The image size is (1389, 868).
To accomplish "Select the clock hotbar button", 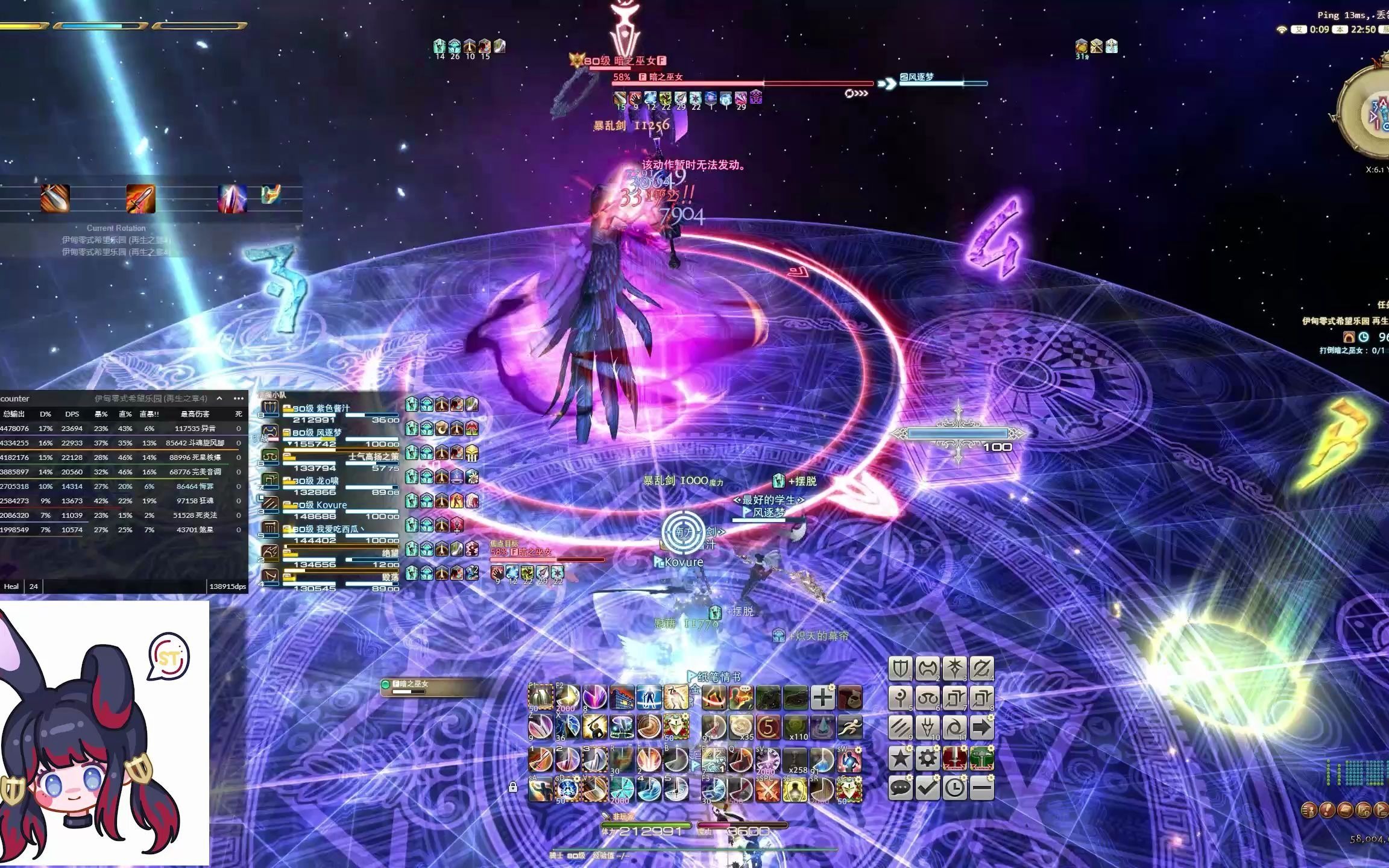I will tap(954, 788).
